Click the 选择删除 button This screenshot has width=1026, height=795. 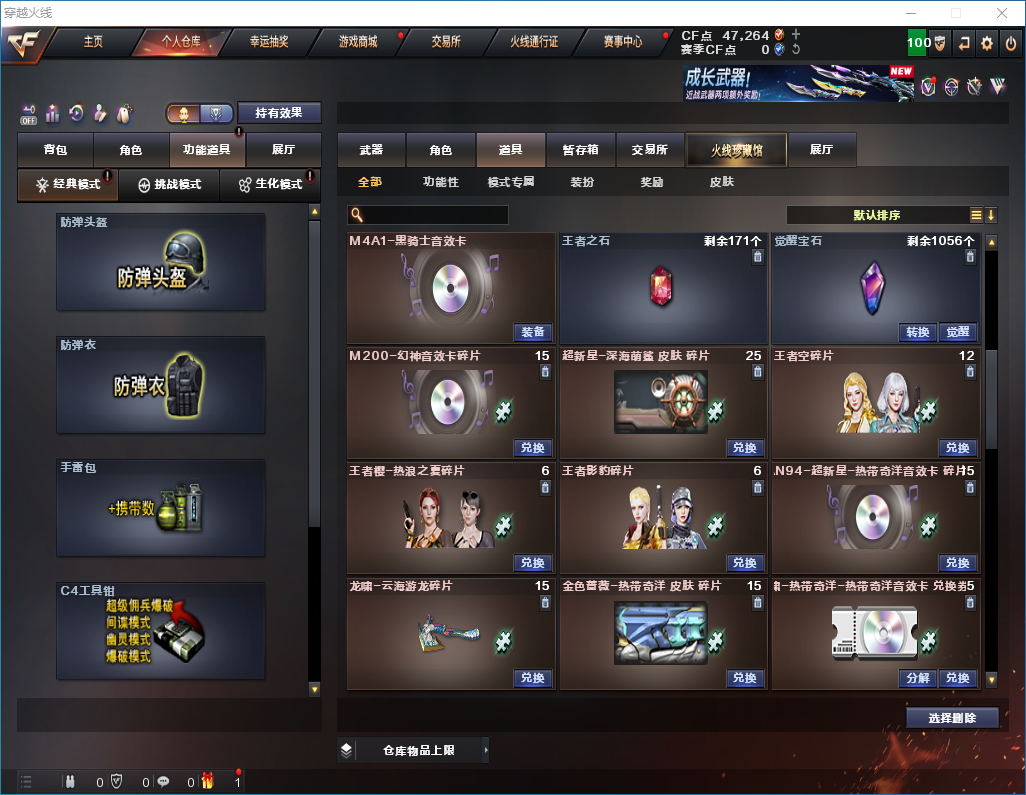tap(951, 718)
